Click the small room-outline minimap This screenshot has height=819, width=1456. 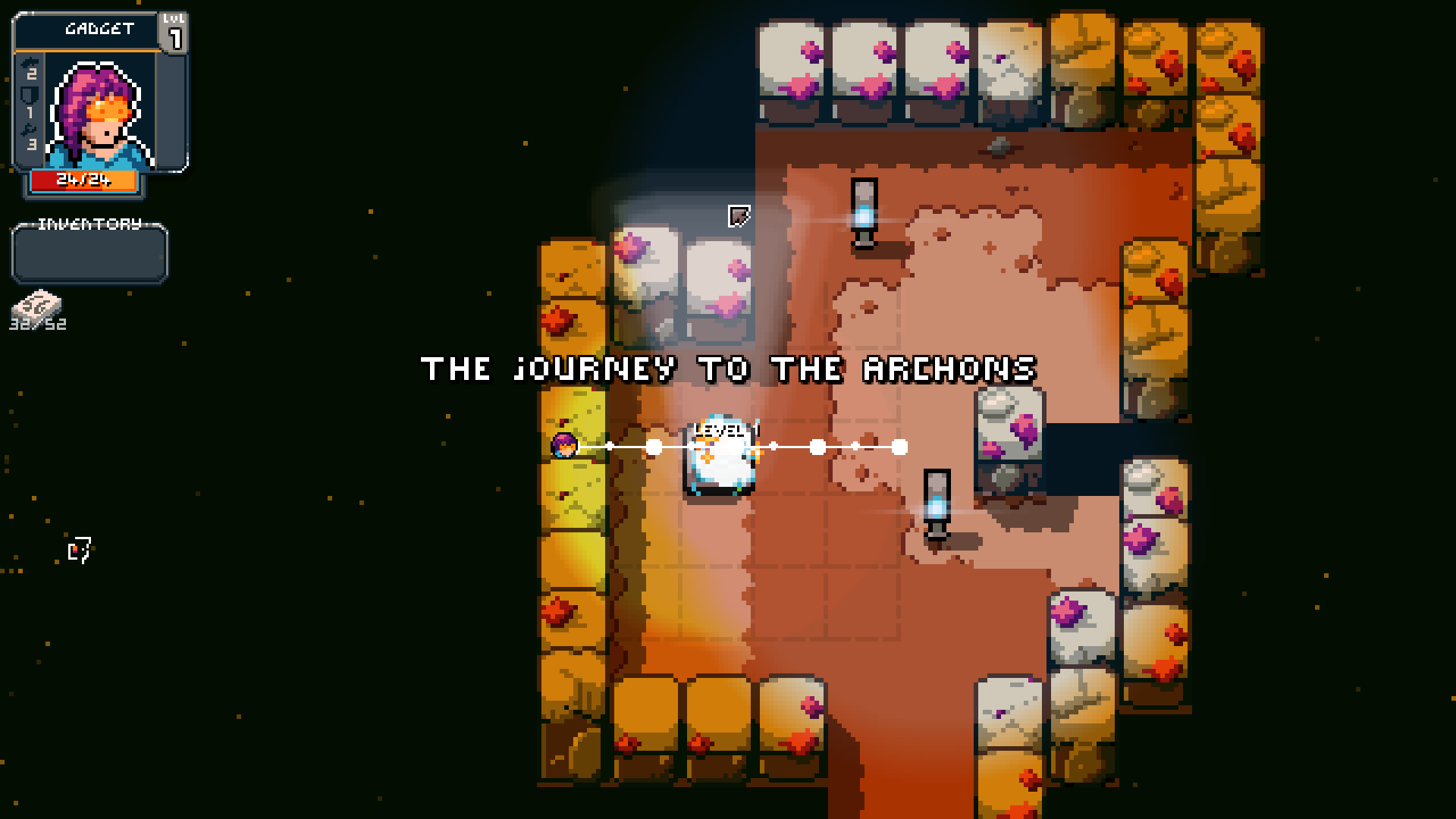click(x=80, y=549)
